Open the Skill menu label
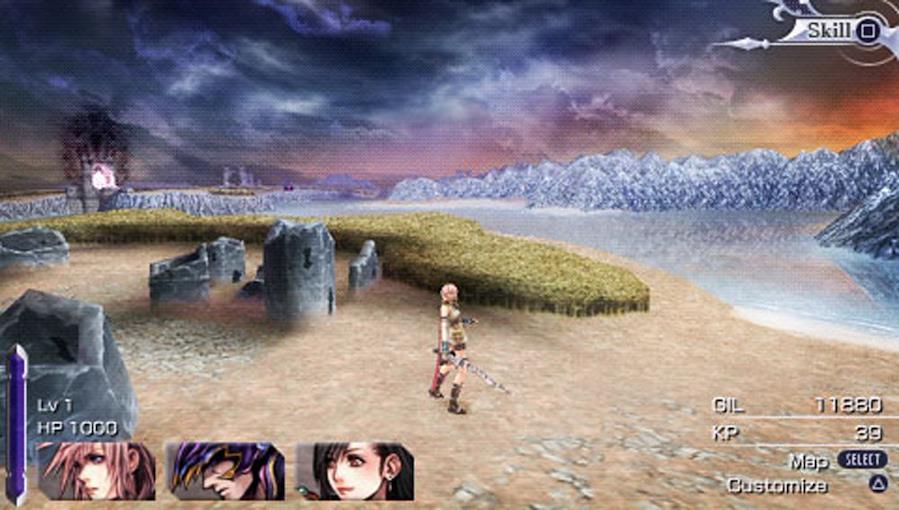This screenshot has height=510, width=899. 829,30
